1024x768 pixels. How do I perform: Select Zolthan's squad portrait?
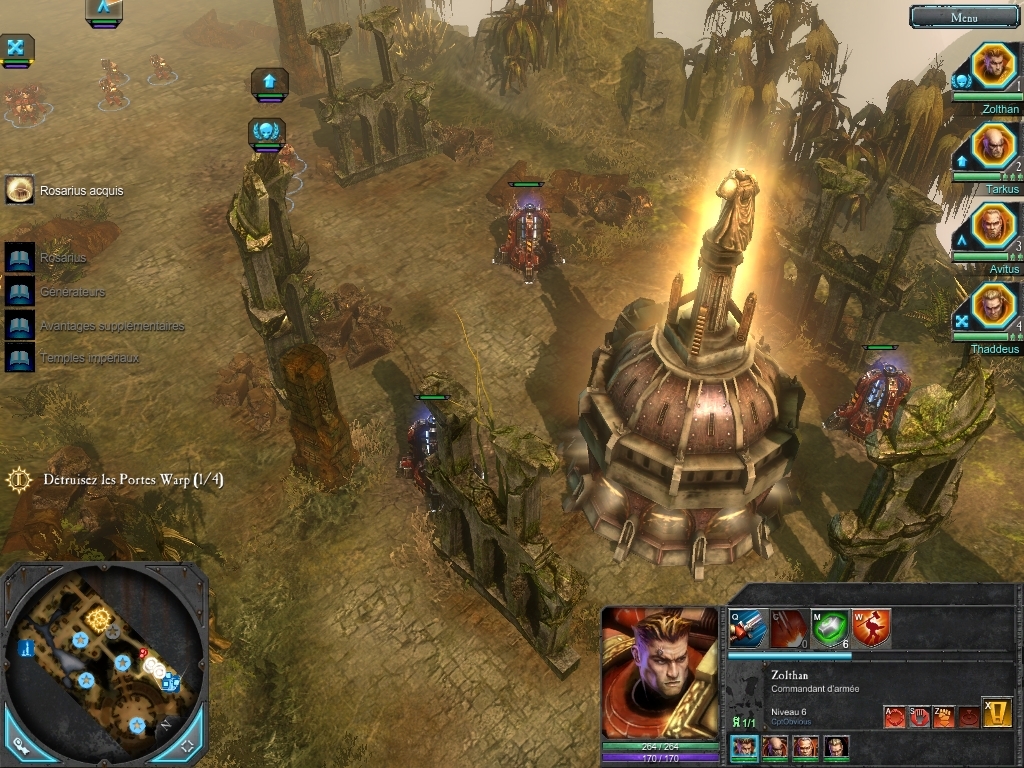click(x=992, y=67)
